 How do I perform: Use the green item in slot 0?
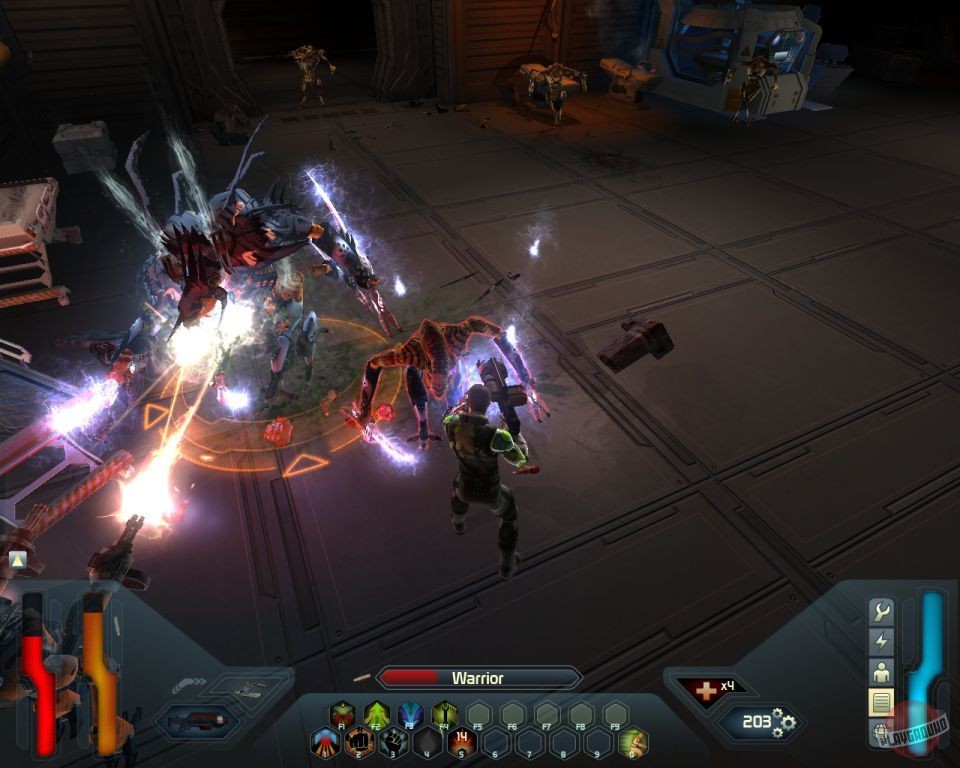[x=632, y=742]
